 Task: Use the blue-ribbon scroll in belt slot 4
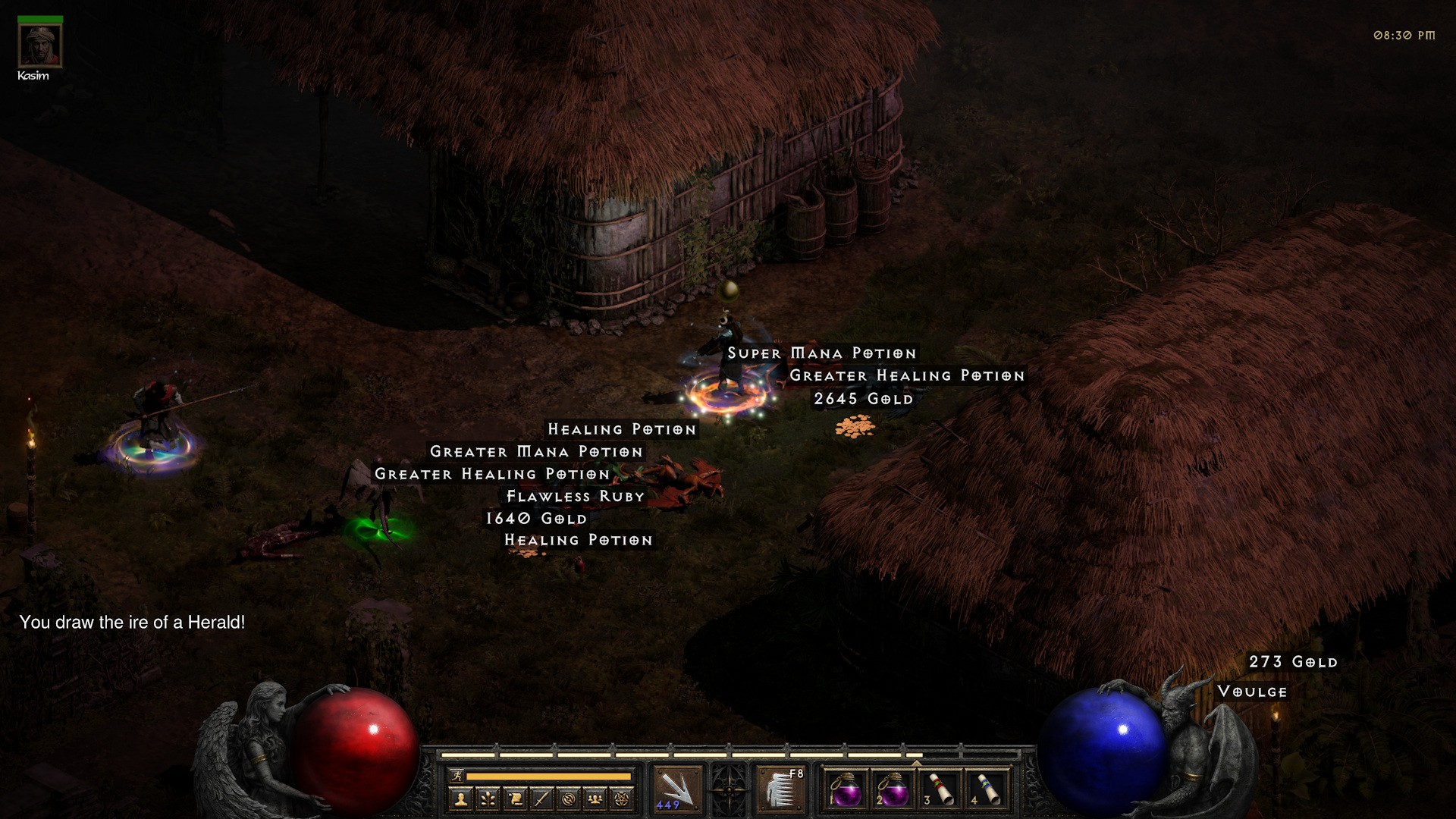(987, 789)
